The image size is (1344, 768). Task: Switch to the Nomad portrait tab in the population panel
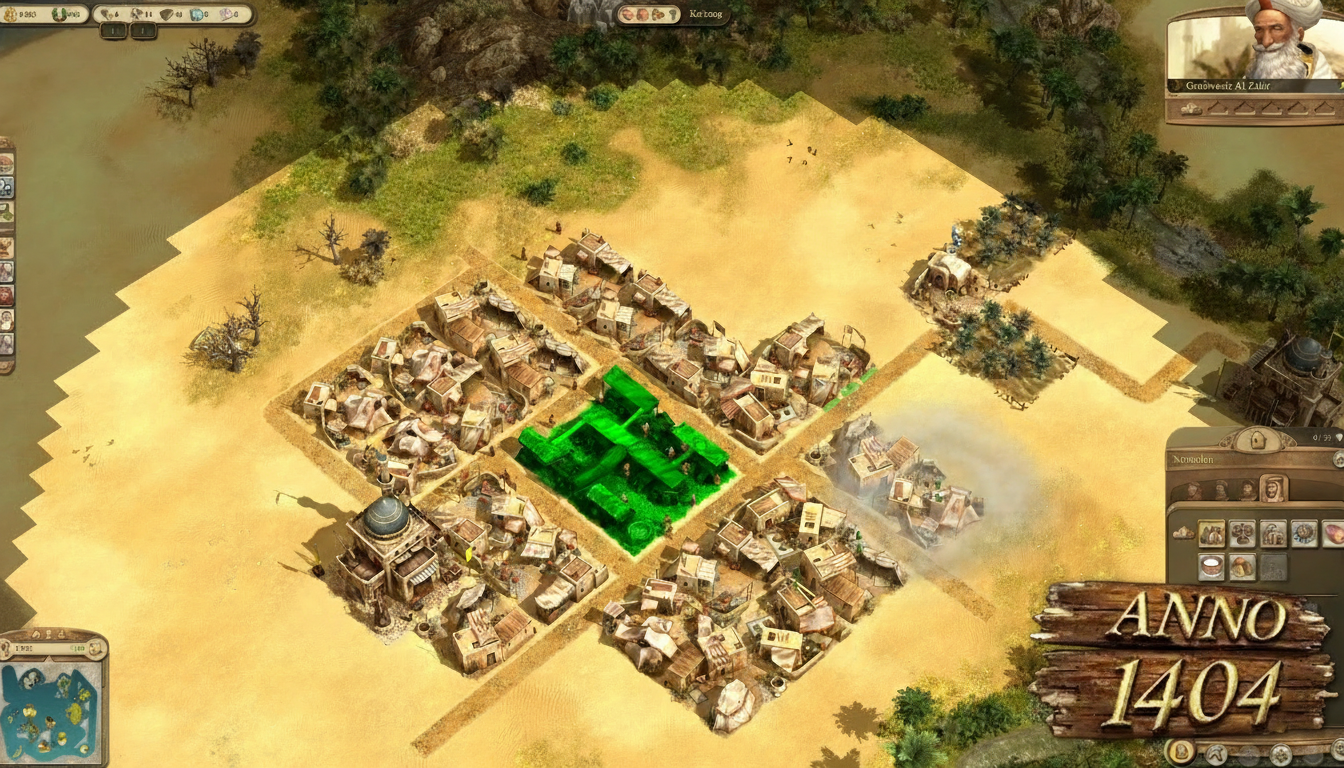tap(1273, 489)
